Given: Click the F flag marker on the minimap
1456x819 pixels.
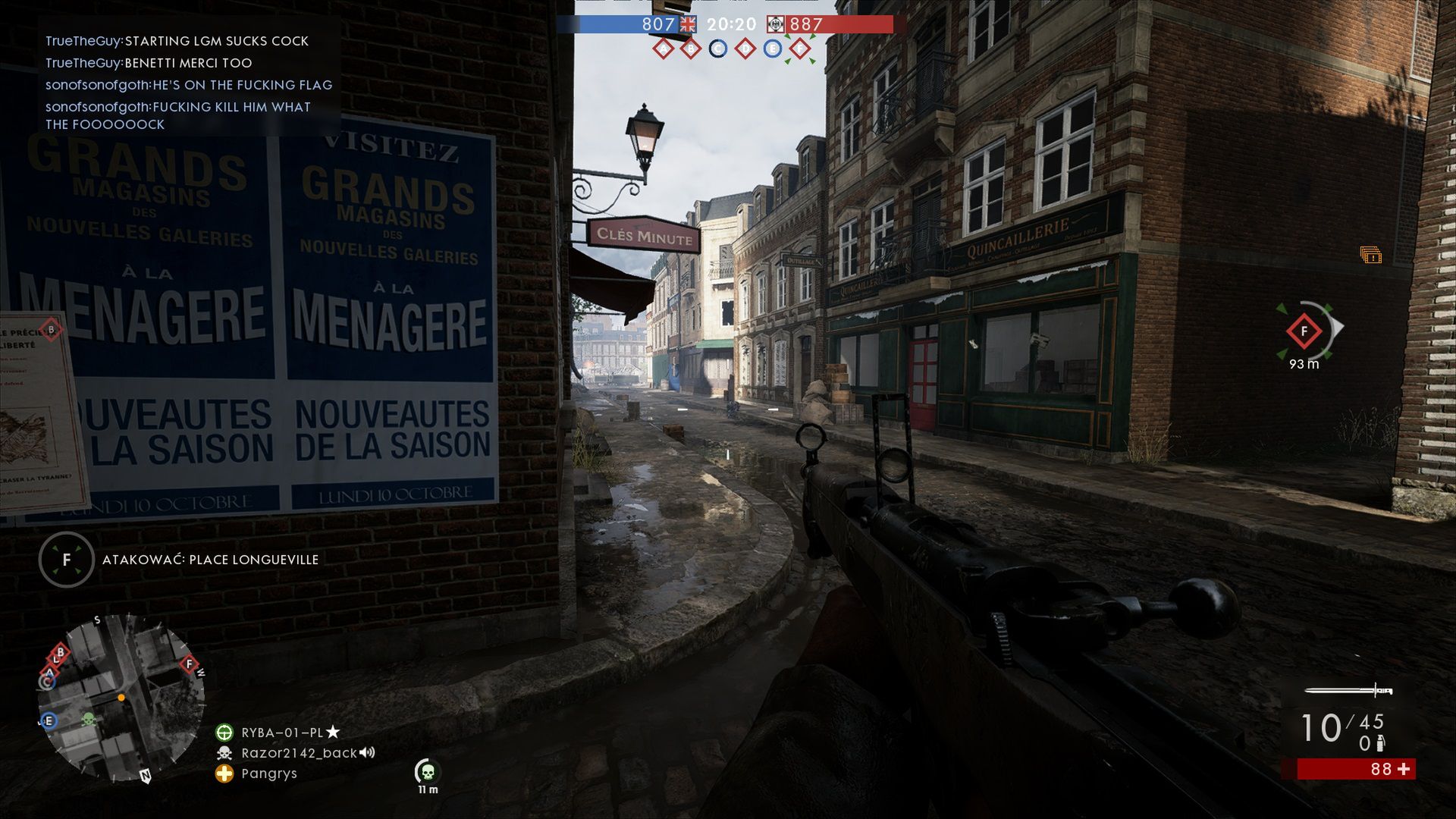Looking at the screenshot, I should pyautogui.click(x=189, y=664).
